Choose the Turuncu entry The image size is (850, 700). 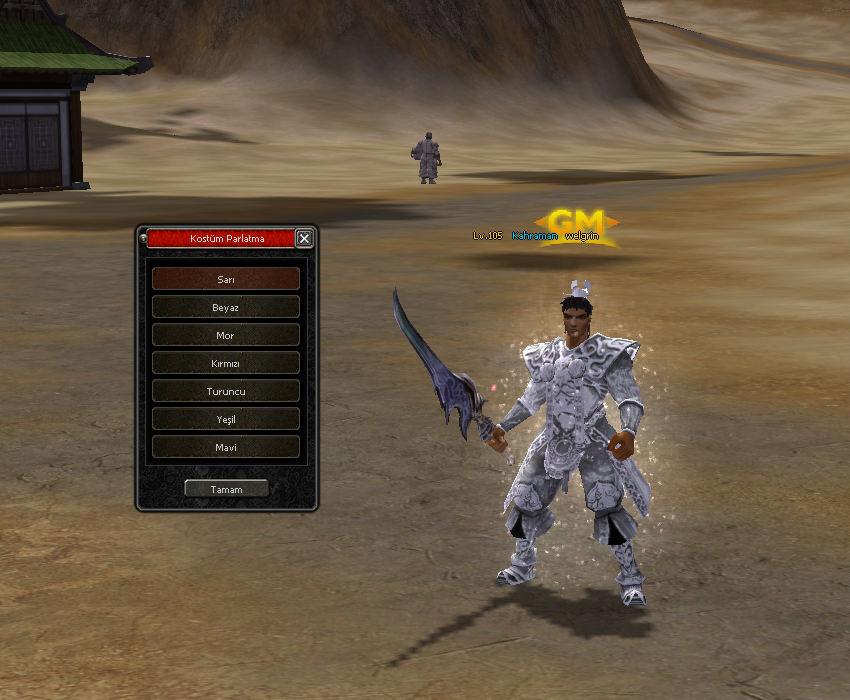point(226,391)
